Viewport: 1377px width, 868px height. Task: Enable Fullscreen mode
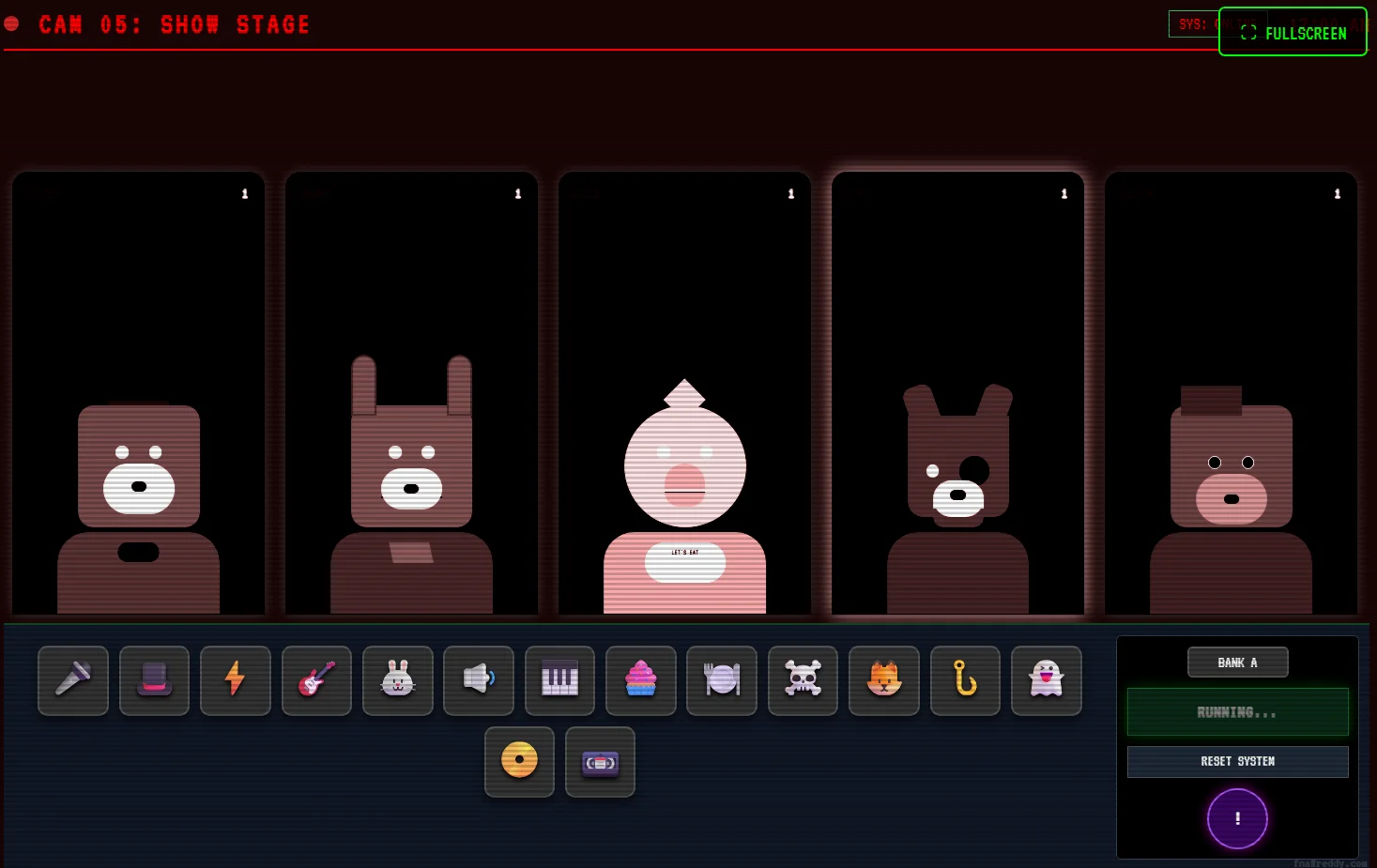click(1293, 32)
